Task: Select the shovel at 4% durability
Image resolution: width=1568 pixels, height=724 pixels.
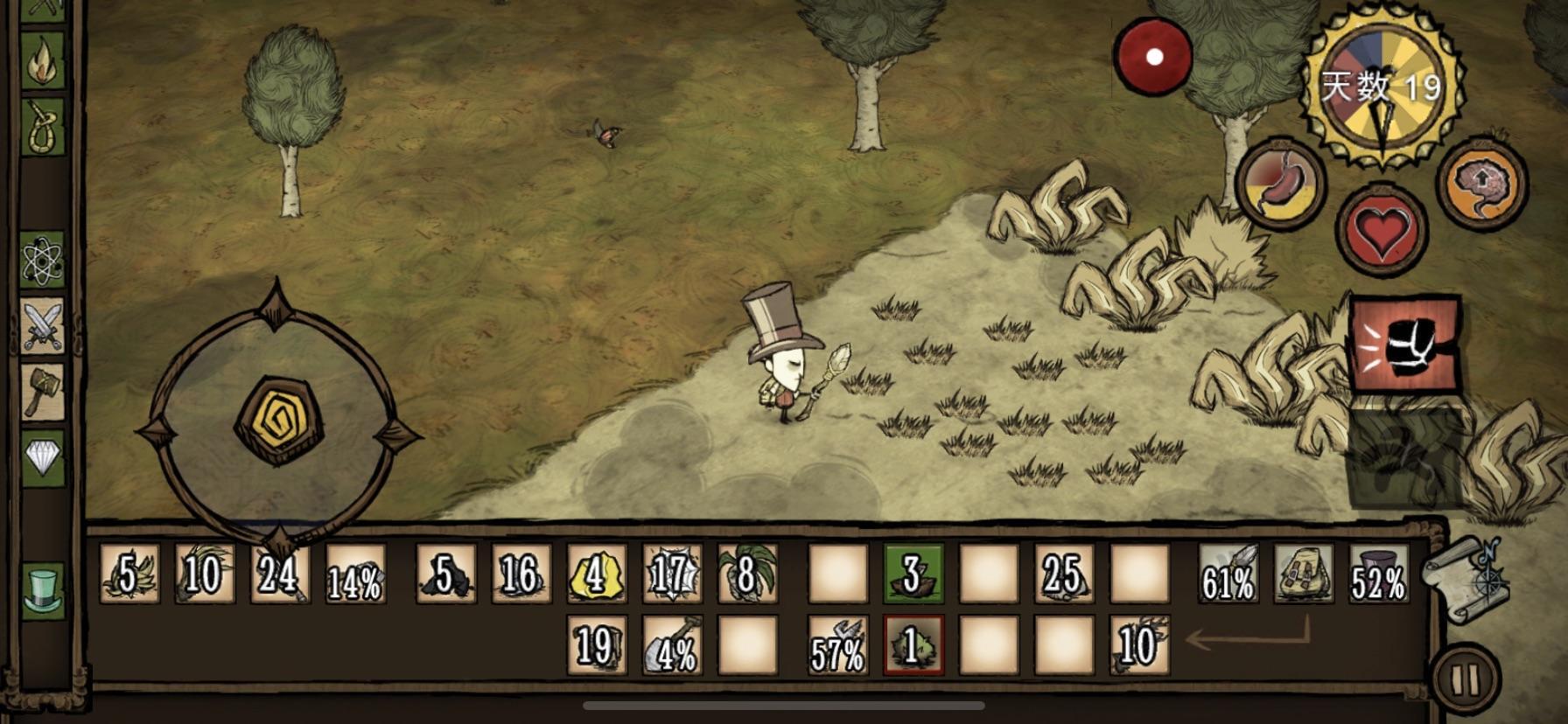Action: (x=672, y=645)
